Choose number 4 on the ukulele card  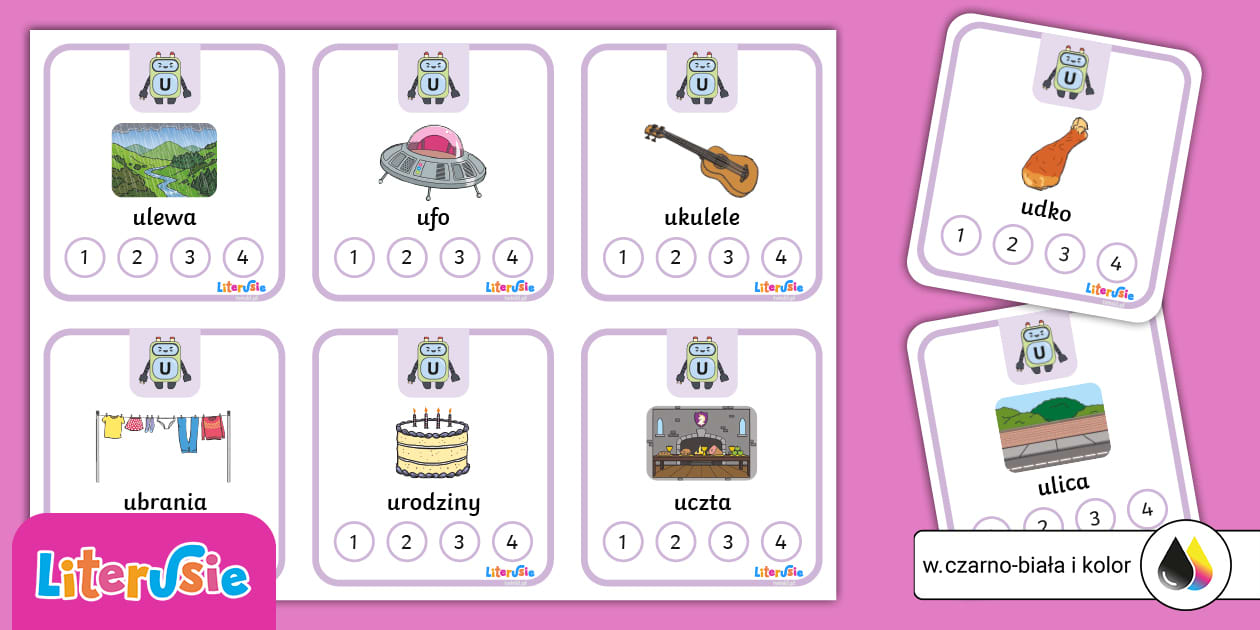click(x=781, y=258)
